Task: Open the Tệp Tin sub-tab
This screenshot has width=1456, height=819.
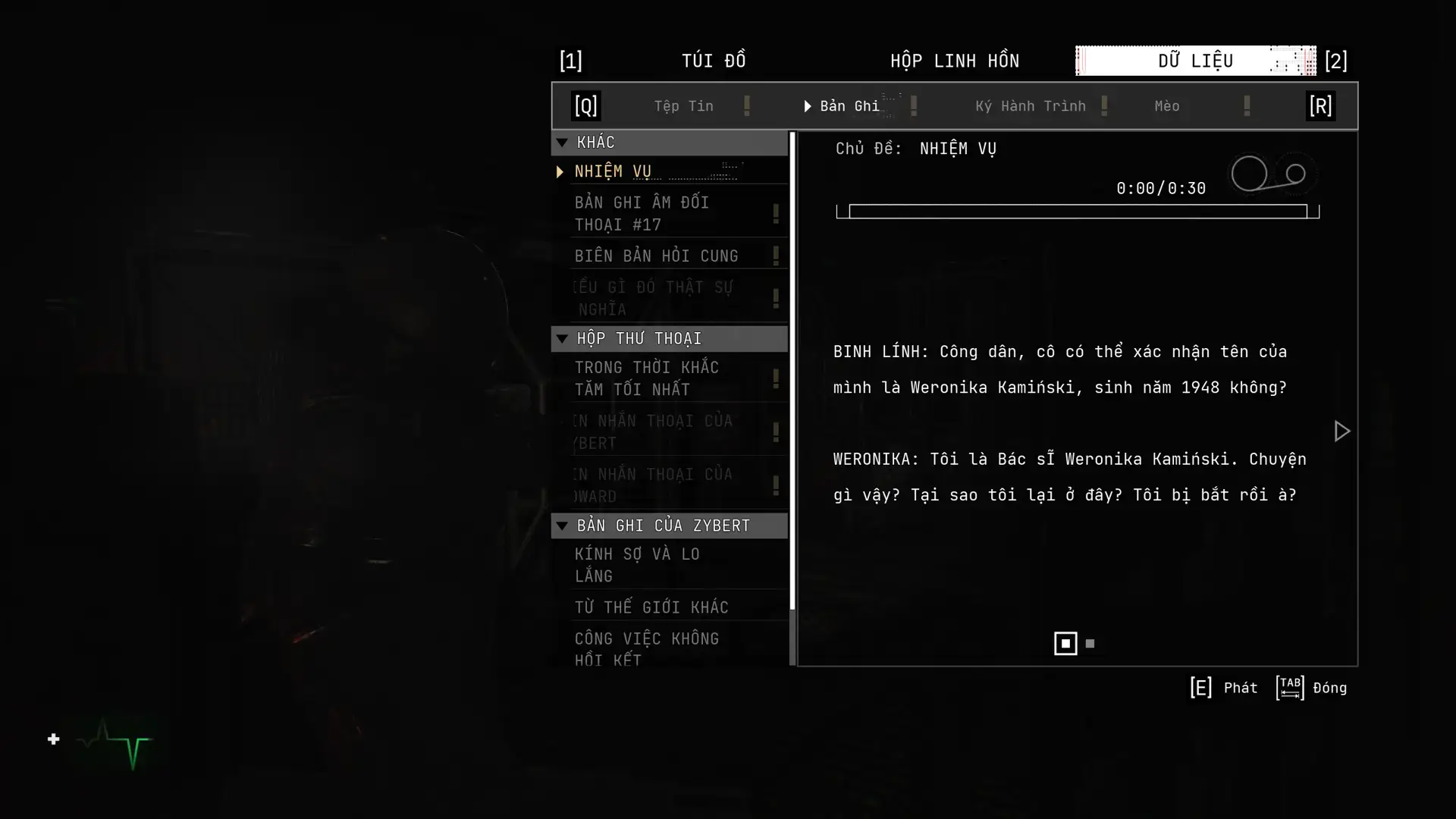Action: pyautogui.click(x=683, y=106)
